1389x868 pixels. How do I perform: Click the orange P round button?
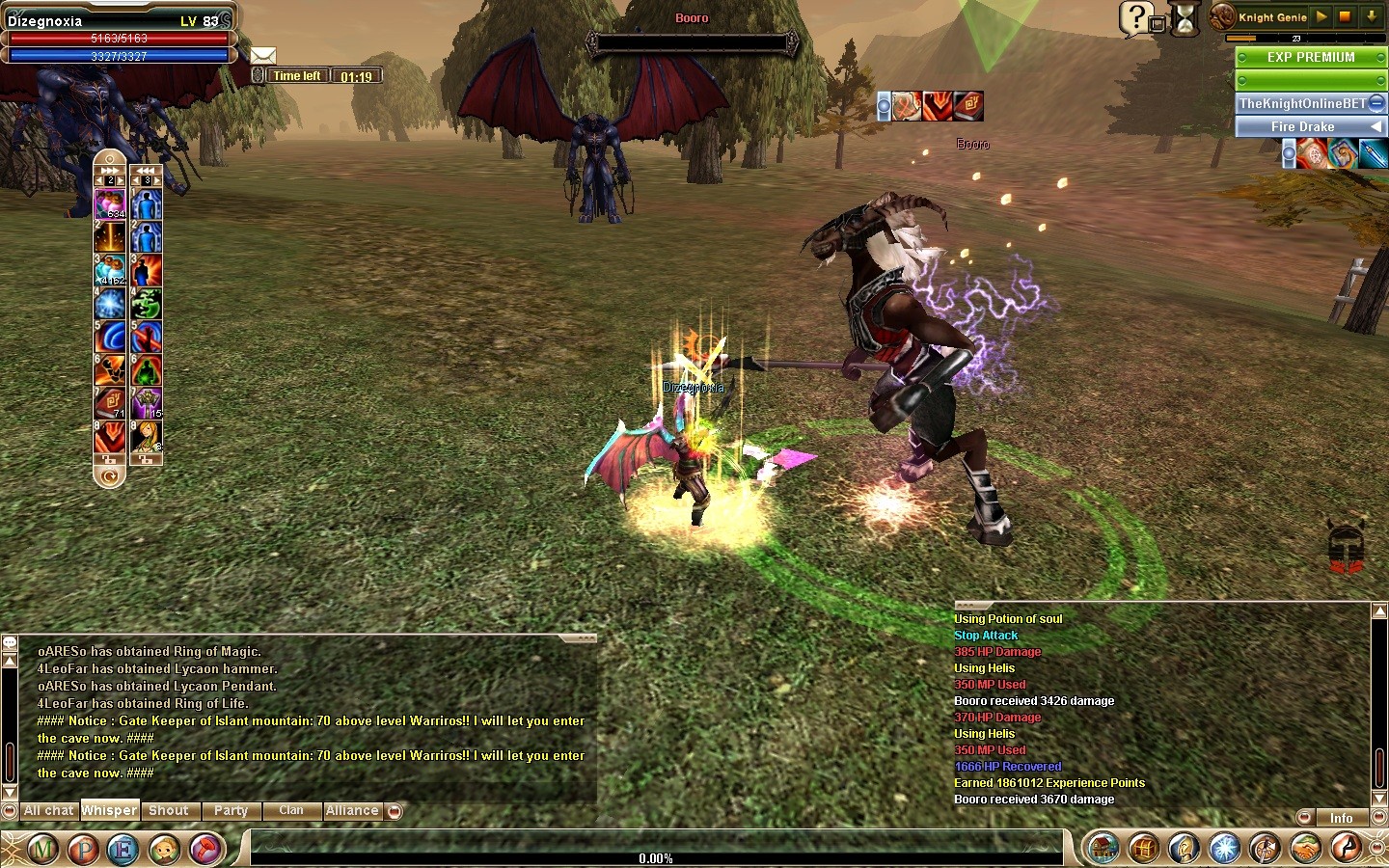point(84,850)
